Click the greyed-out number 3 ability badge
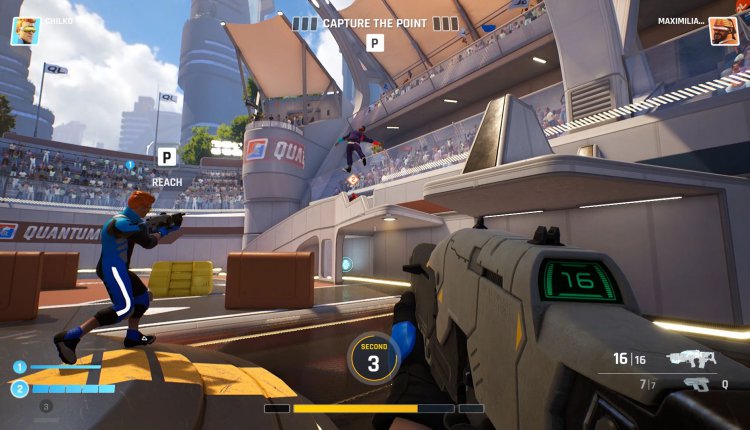The image size is (750, 430). pos(44,406)
